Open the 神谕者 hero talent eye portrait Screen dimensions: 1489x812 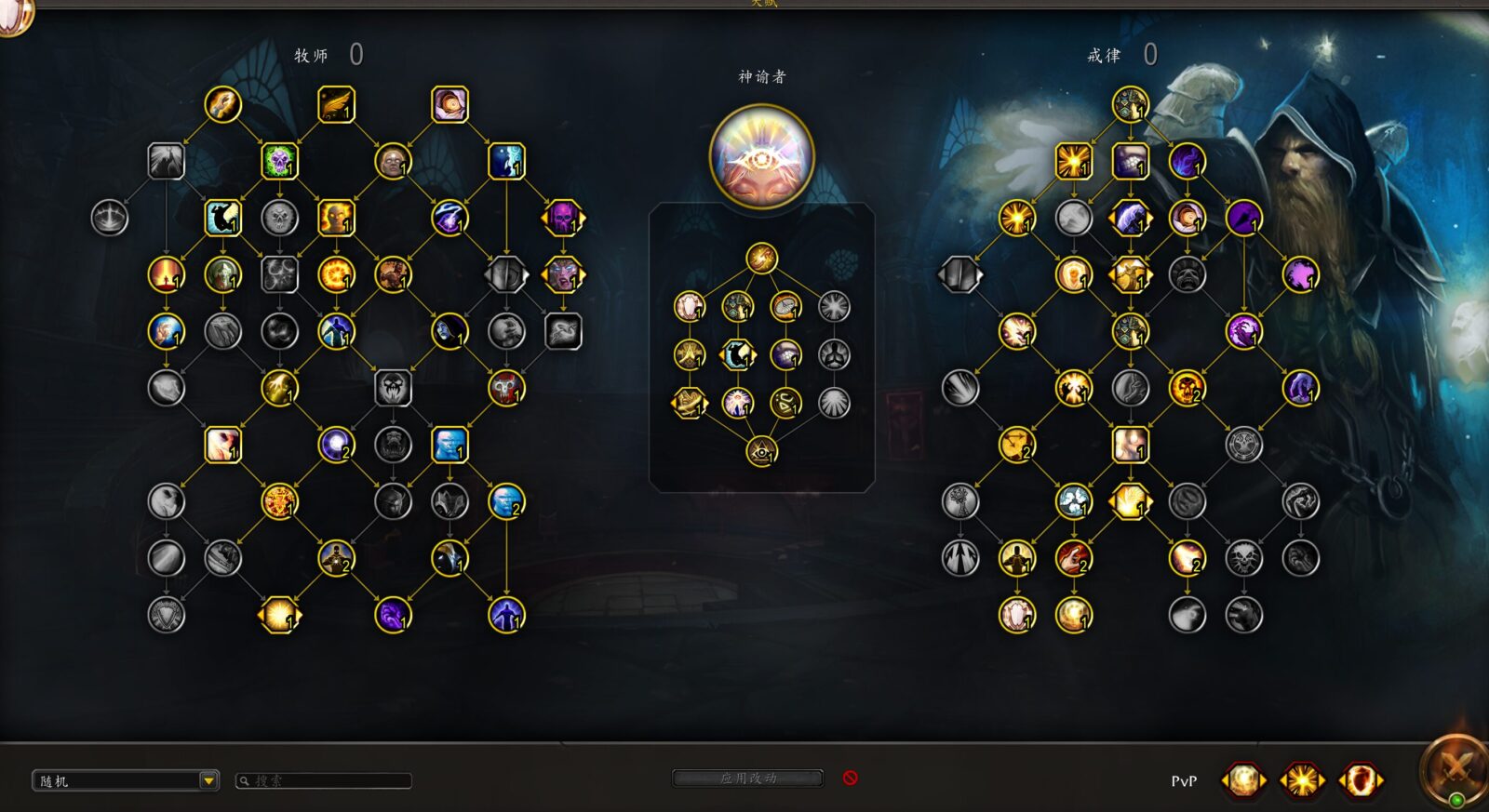761,156
